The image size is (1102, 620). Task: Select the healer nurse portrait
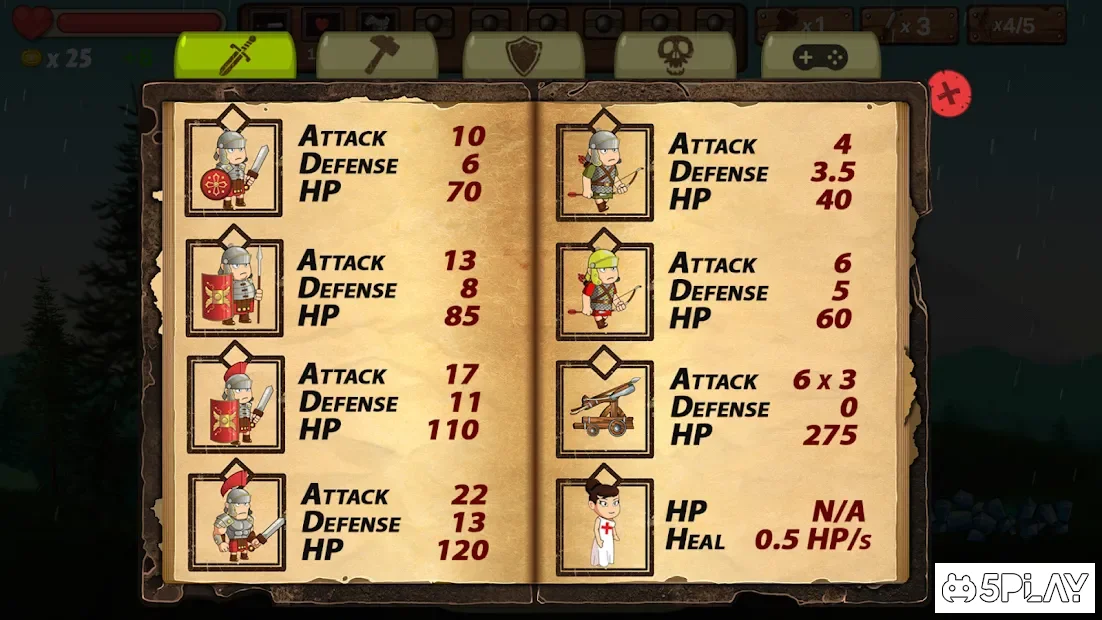[x=604, y=526]
